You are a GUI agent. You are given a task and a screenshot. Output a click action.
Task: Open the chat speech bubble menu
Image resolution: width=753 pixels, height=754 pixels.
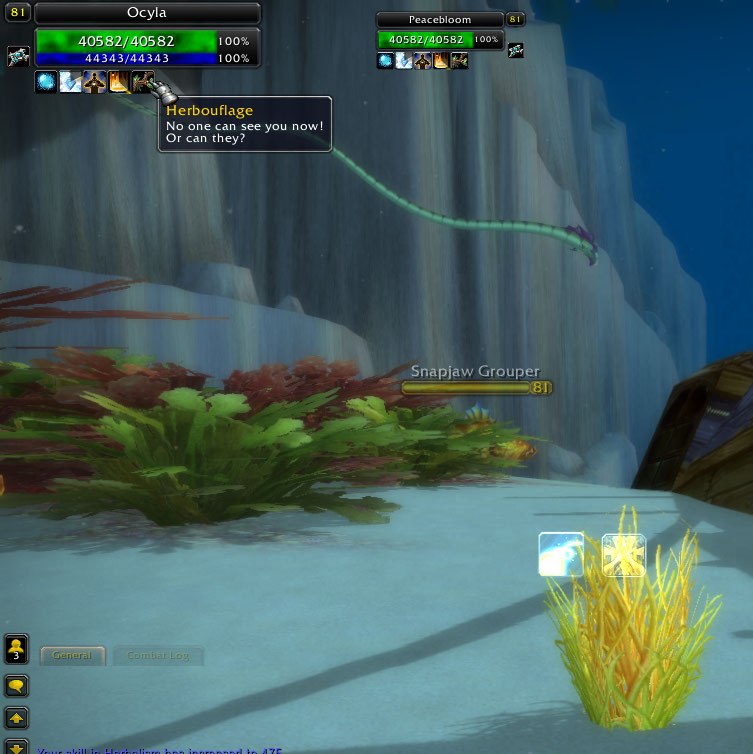click(x=17, y=686)
